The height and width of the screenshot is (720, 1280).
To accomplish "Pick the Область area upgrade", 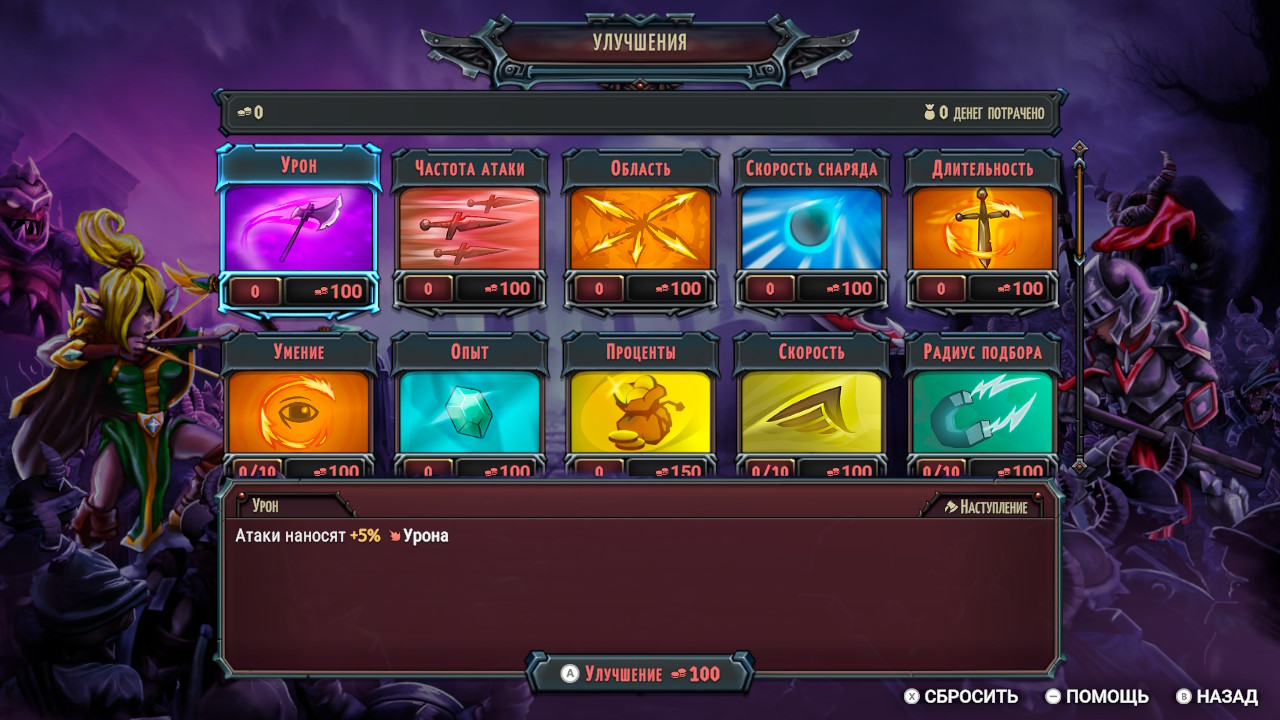I will click(640, 230).
